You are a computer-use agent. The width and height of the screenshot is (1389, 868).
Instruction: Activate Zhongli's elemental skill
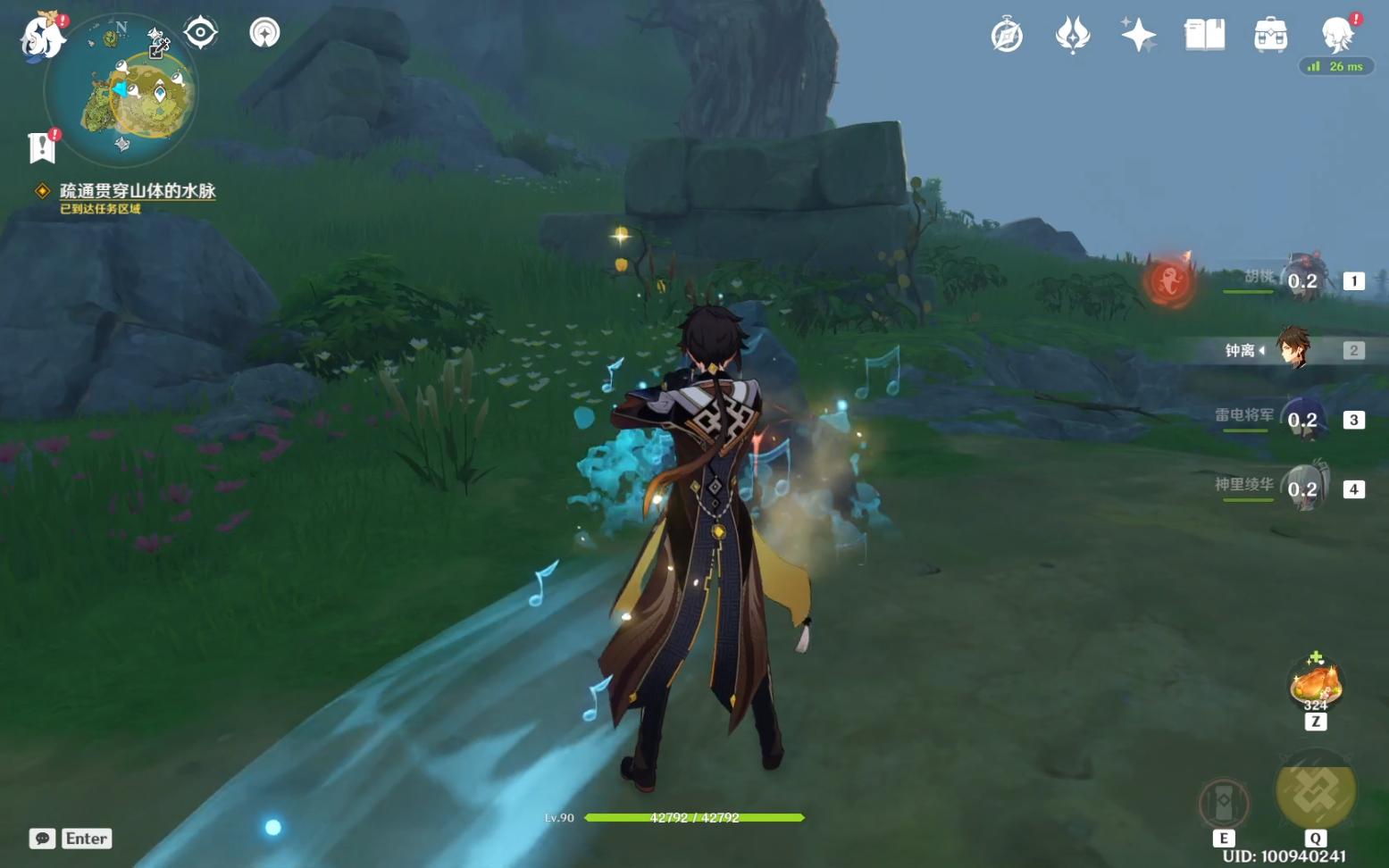pyautogui.click(x=1224, y=804)
